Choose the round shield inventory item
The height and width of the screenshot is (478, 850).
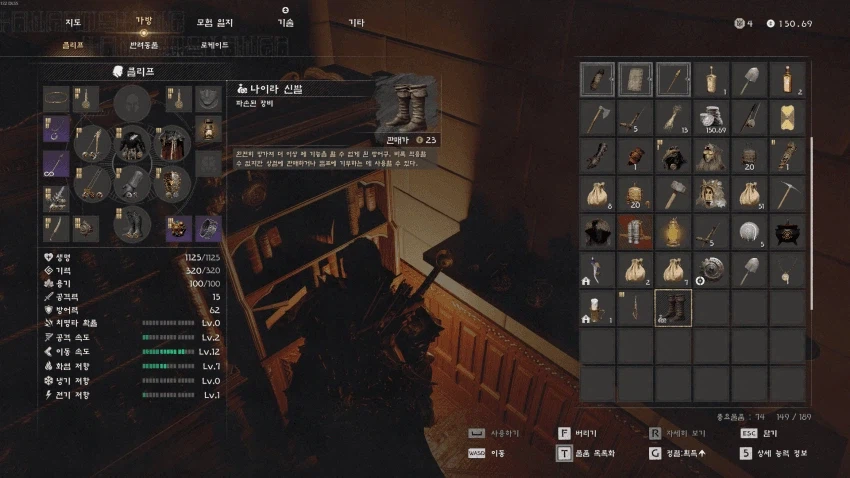711,269
